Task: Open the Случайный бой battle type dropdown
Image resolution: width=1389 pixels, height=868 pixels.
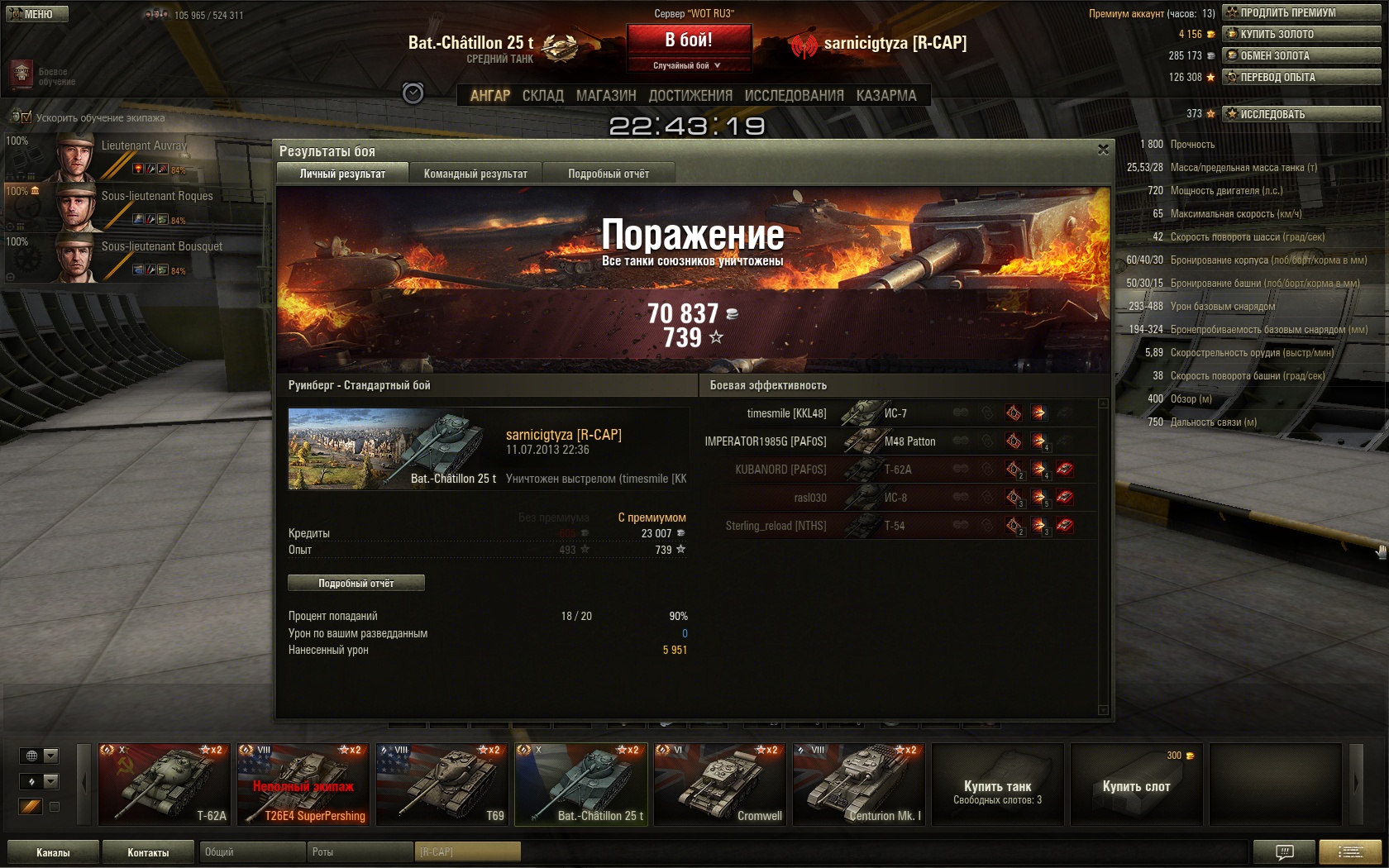Action: tap(689, 65)
